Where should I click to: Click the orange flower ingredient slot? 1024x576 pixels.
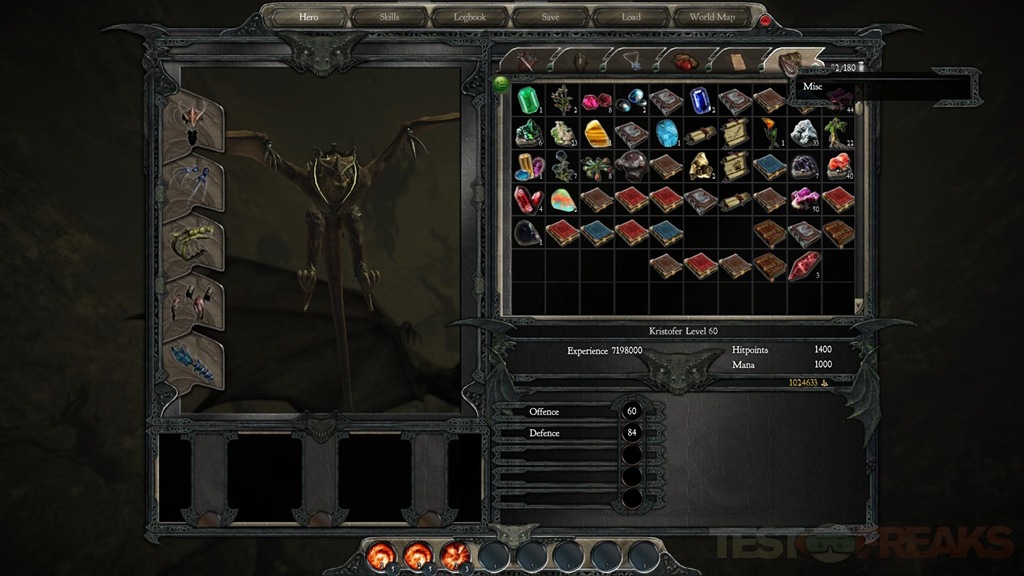click(768, 132)
